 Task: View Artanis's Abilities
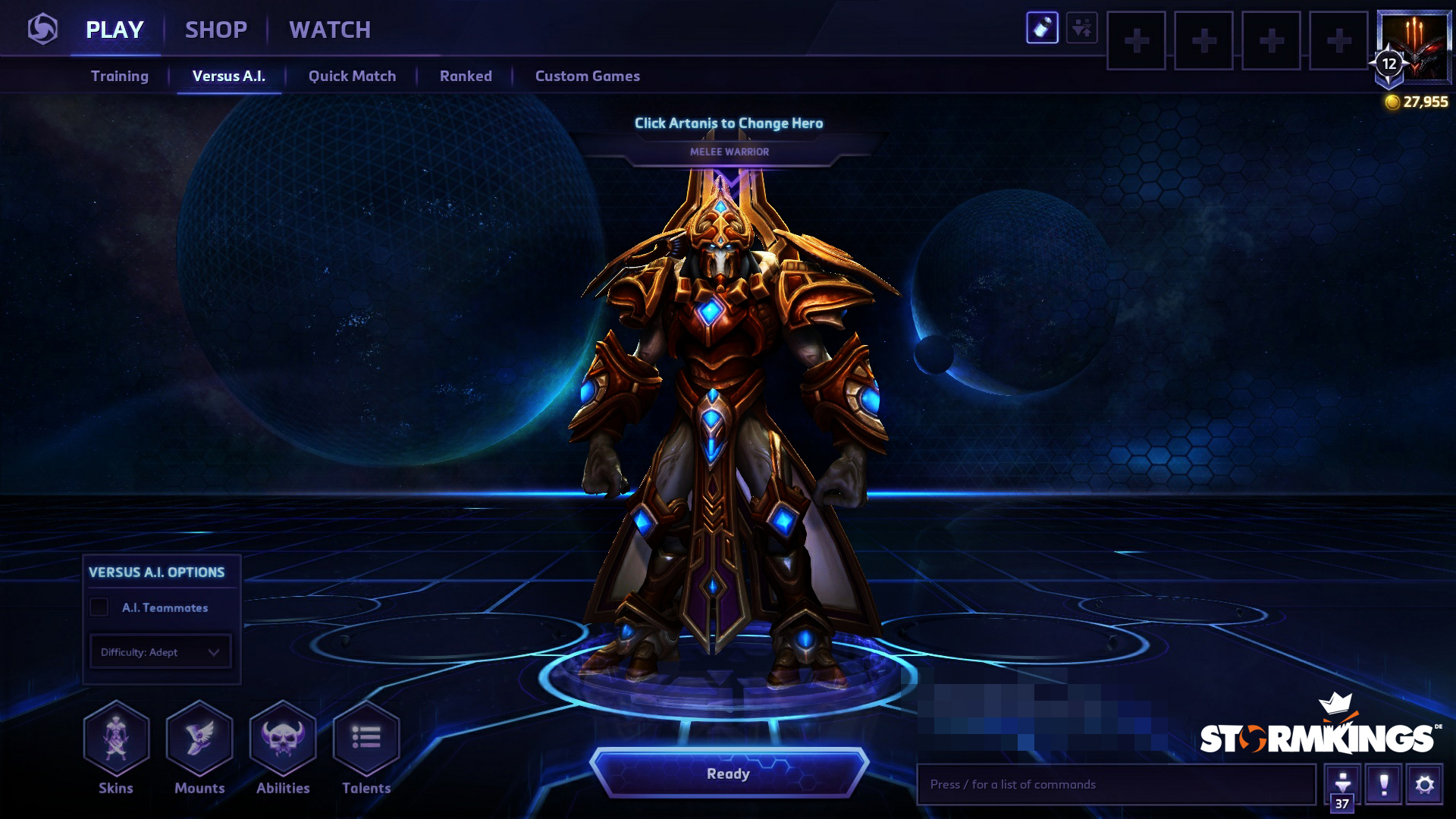pyautogui.click(x=283, y=739)
